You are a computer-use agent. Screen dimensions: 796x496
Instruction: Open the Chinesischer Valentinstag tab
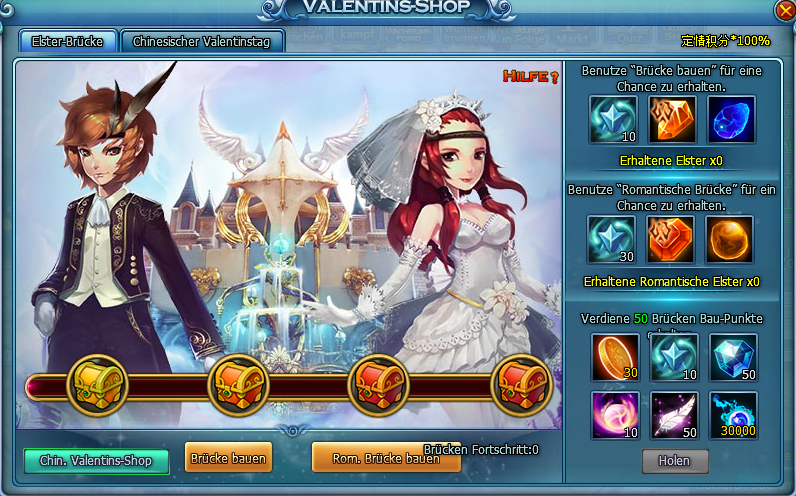pyautogui.click(x=202, y=41)
